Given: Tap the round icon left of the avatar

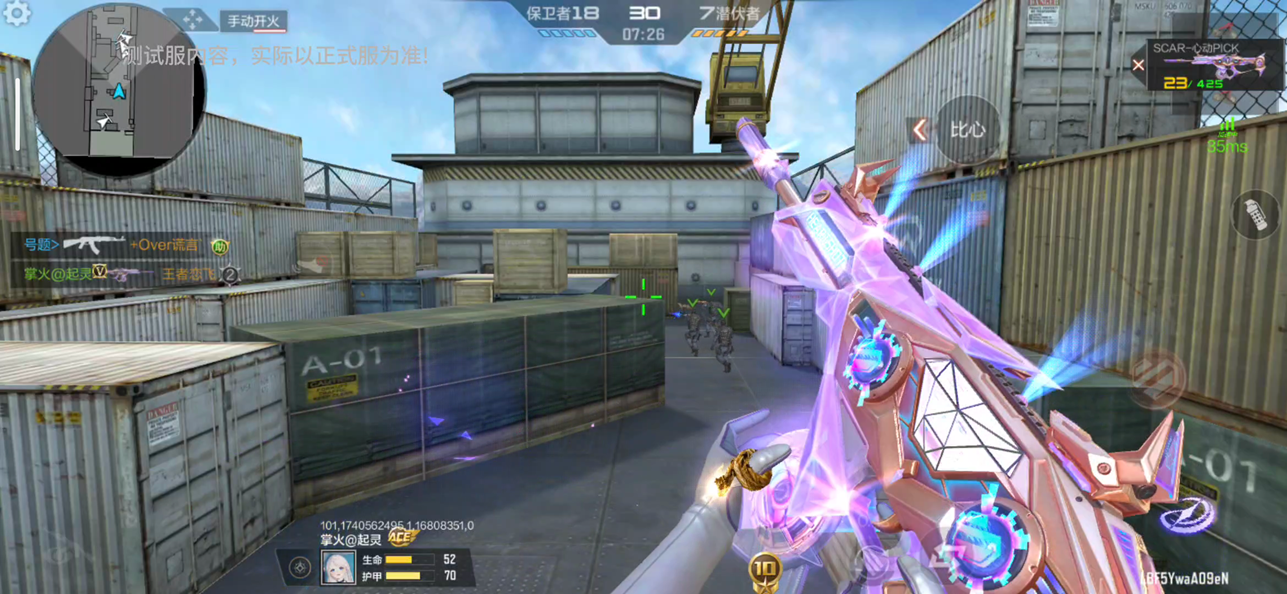Looking at the screenshot, I should click(x=300, y=568).
